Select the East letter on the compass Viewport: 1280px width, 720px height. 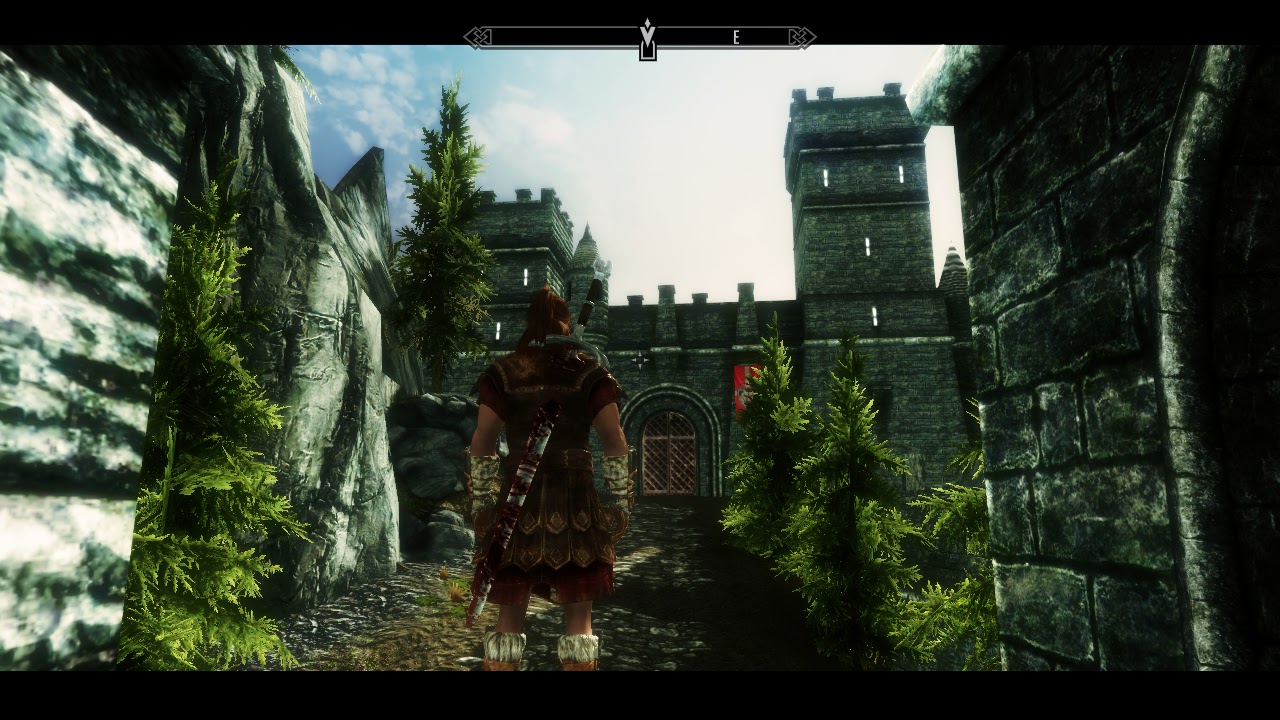736,38
